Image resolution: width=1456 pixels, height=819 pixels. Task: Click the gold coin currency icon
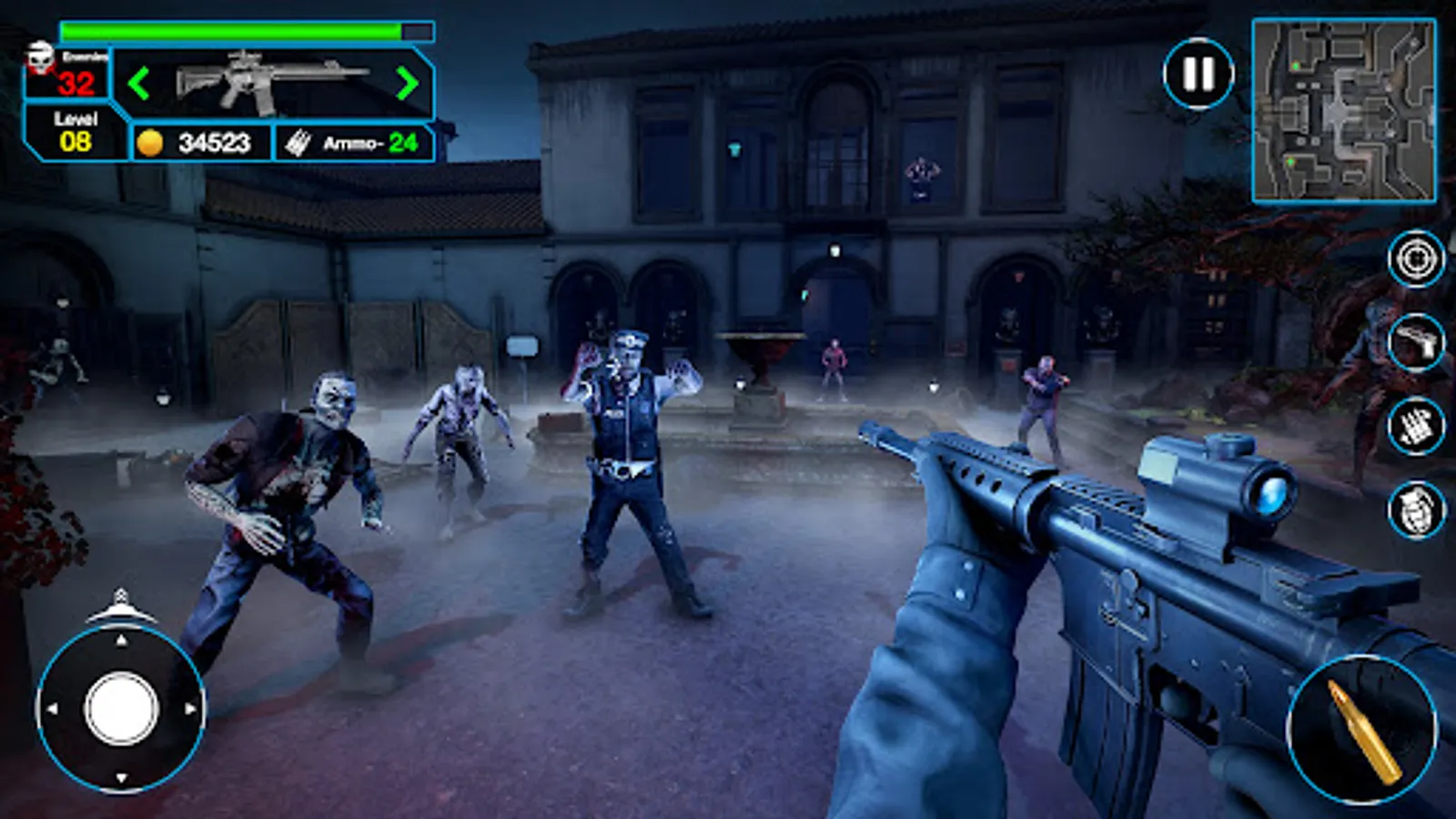pos(153,141)
